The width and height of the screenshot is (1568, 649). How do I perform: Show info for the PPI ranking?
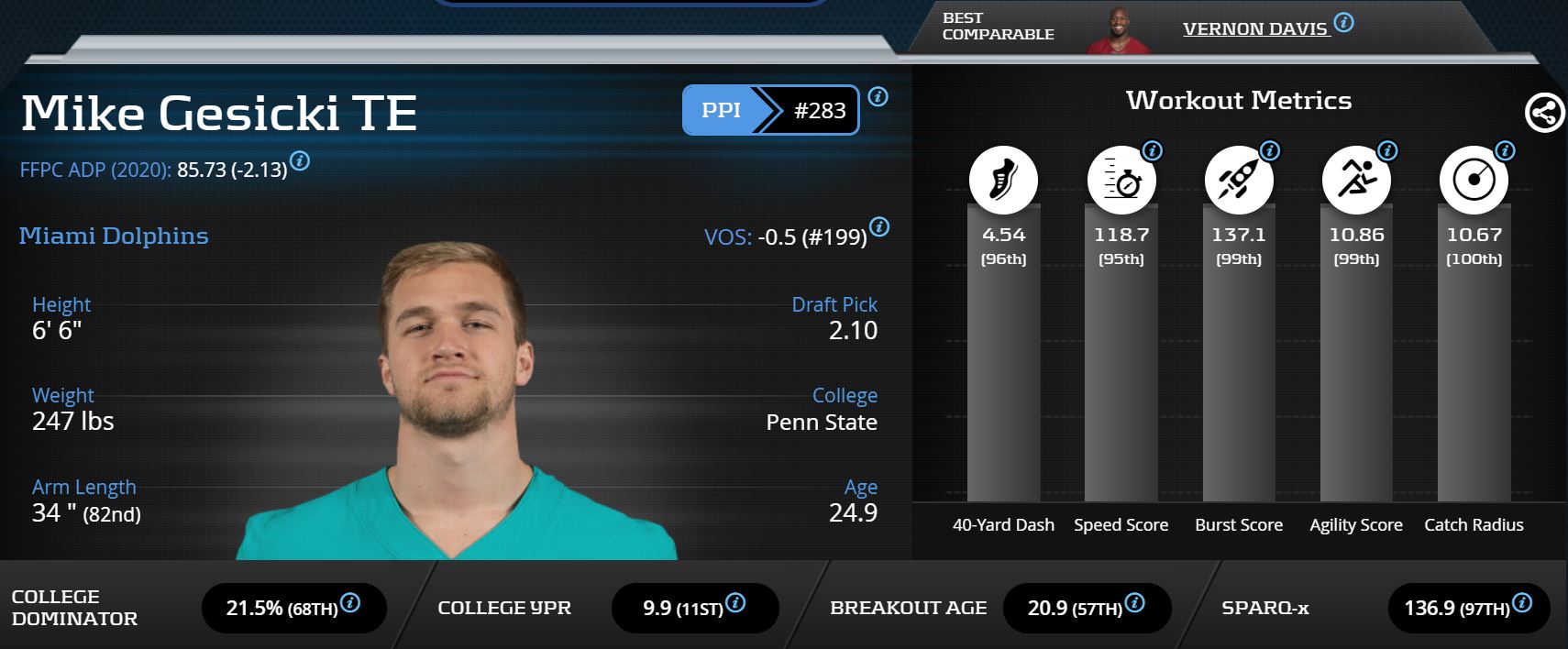(x=878, y=96)
